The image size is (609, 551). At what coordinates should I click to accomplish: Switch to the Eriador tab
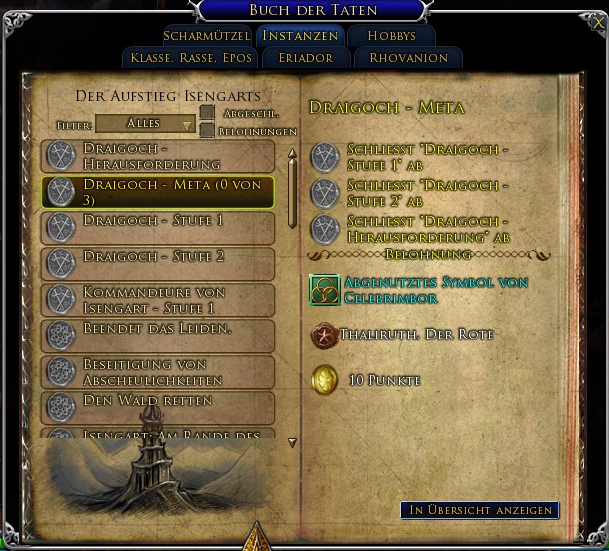305,58
